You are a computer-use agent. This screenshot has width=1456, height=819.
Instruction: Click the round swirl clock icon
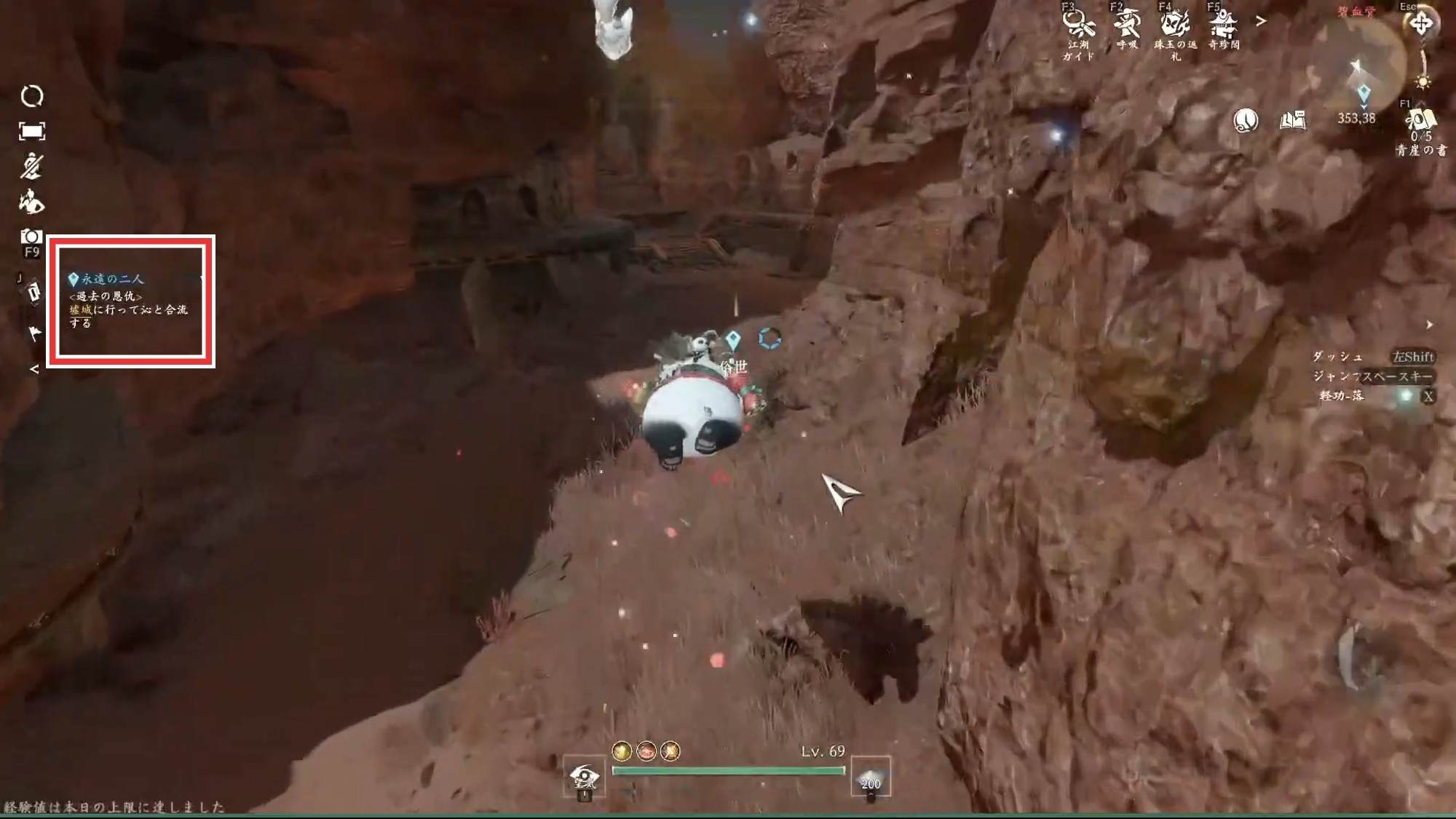(x=1246, y=120)
